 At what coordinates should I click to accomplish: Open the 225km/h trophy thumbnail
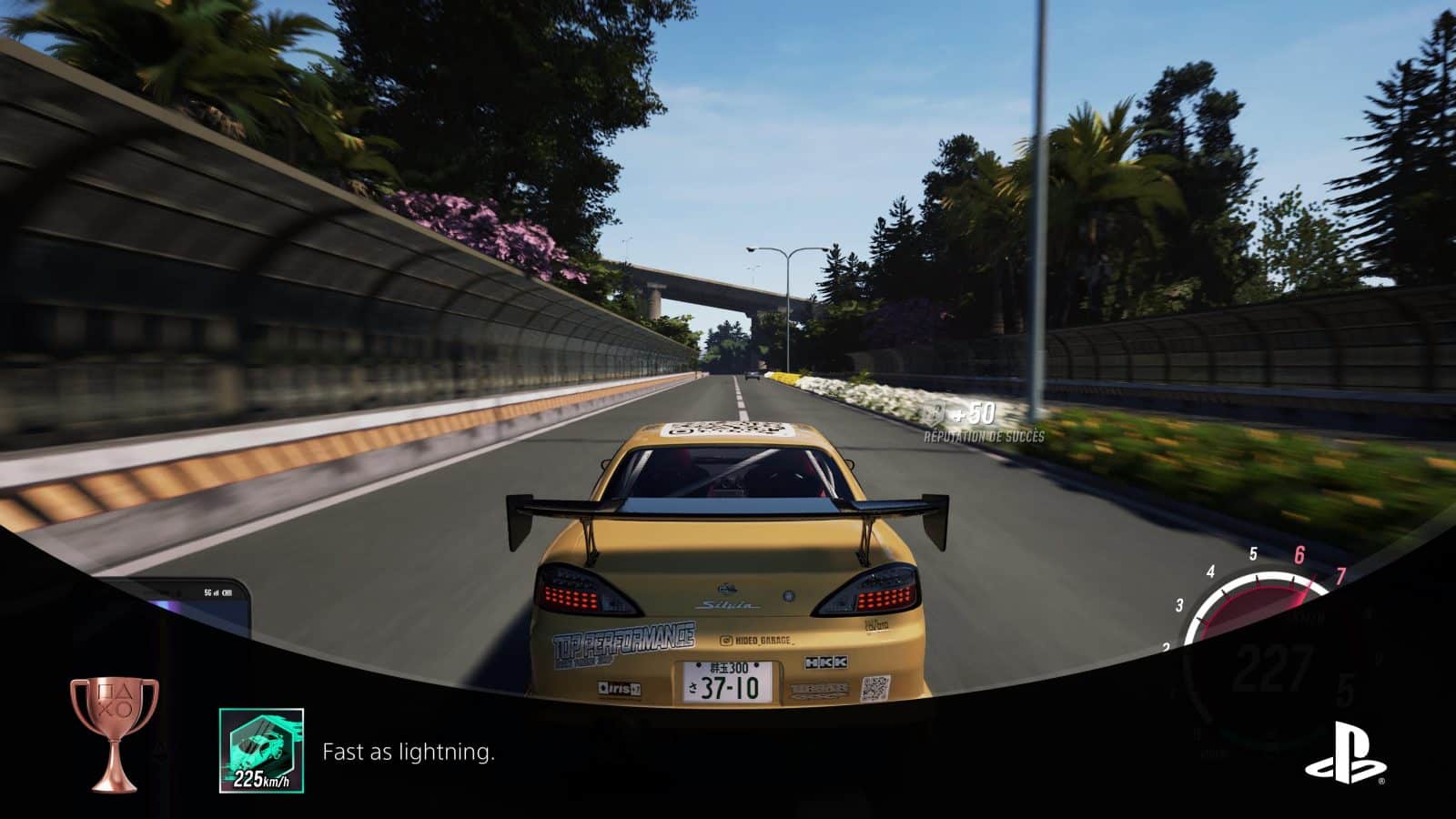tap(261, 751)
